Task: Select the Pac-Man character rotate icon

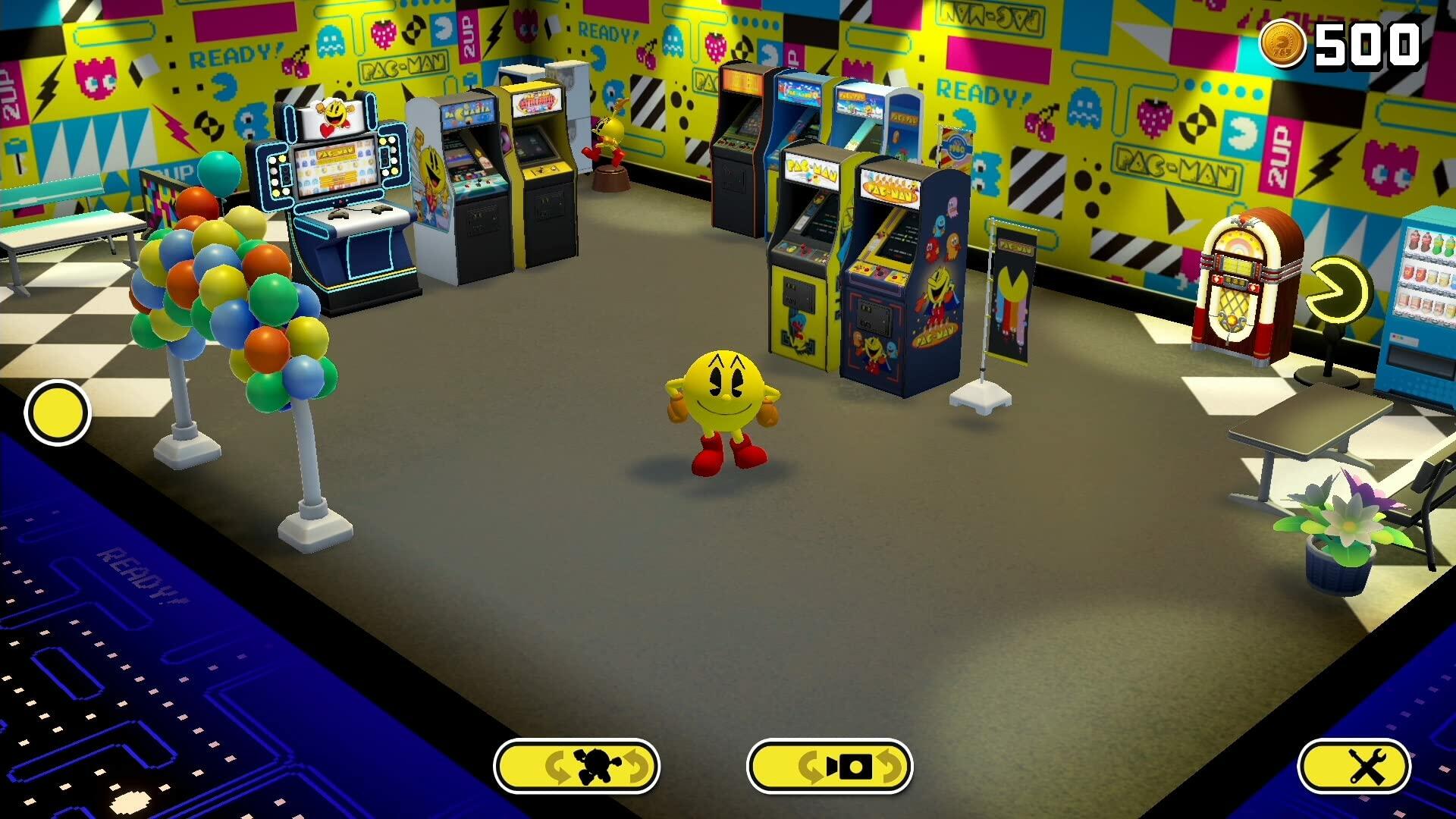Action: (x=576, y=767)
